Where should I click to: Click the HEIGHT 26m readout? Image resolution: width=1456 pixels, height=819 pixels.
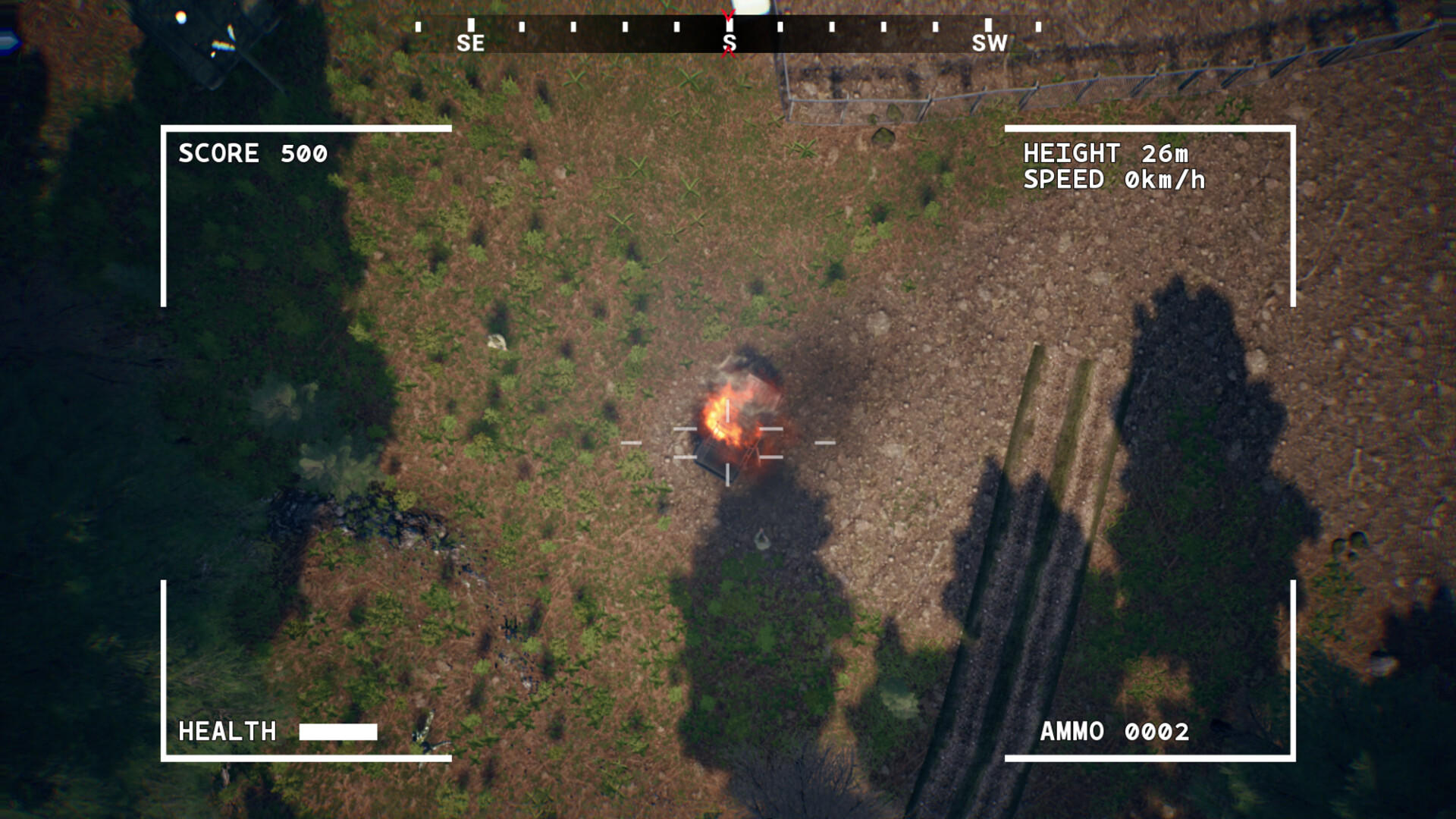[1107, 153]
